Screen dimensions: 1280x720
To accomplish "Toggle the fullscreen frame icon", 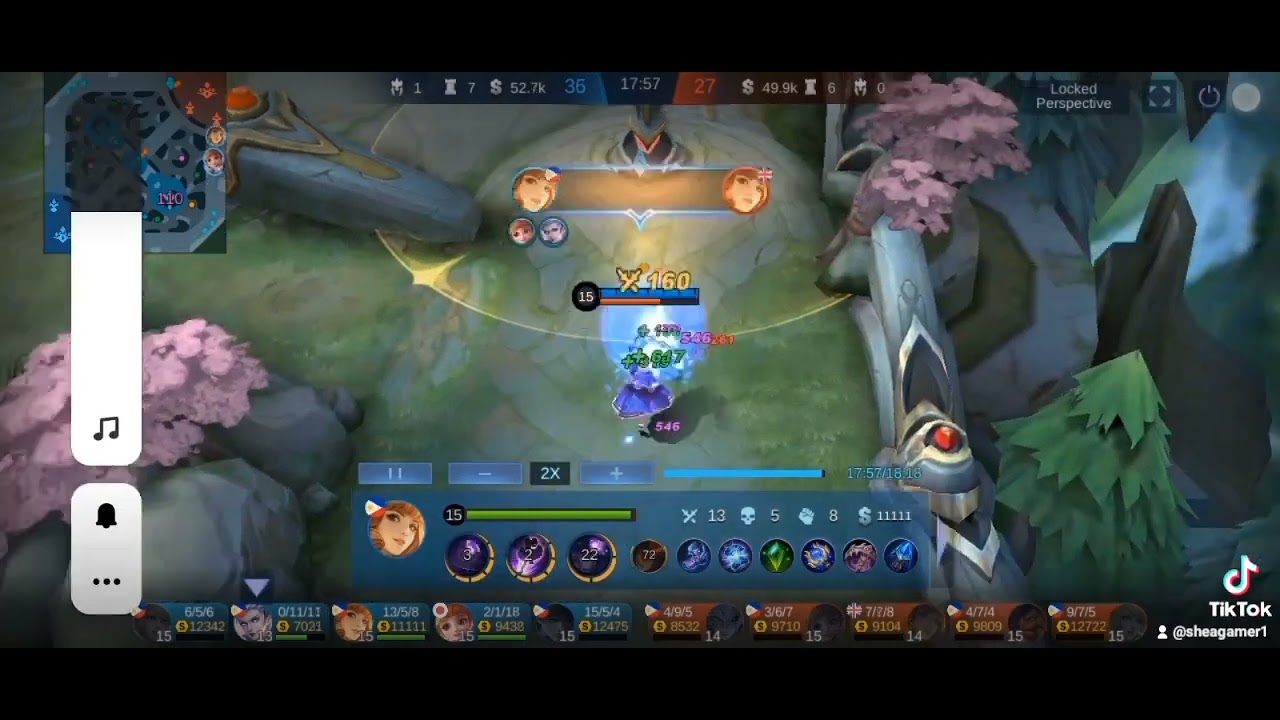I will (x=1159, y=96).
